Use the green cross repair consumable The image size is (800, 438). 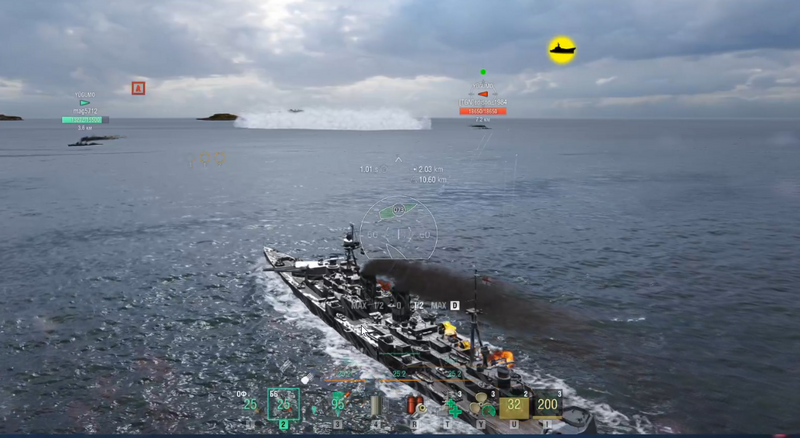[454, 407]
